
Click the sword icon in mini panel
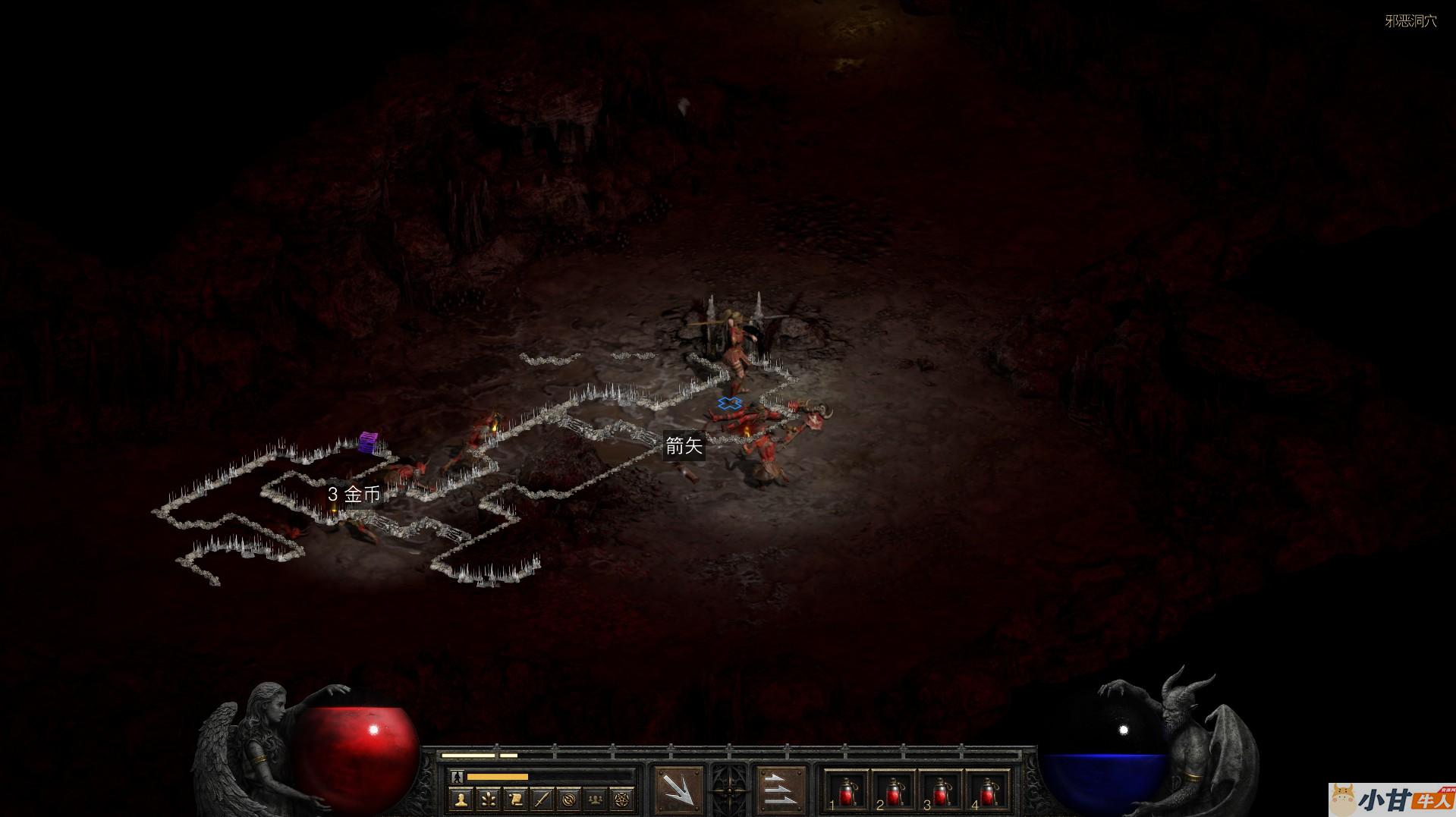point(542,798)
